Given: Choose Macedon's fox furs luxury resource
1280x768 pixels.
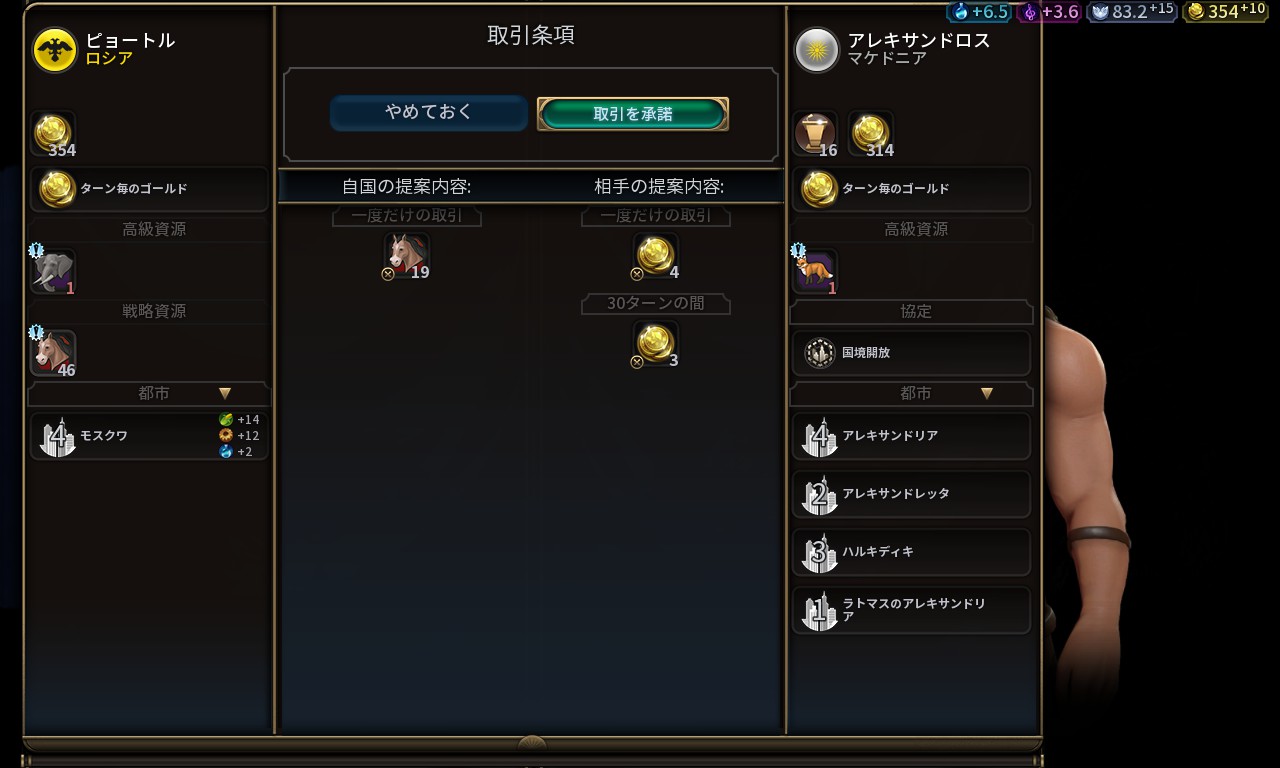Looking at the screenshot, I should 815,271.
